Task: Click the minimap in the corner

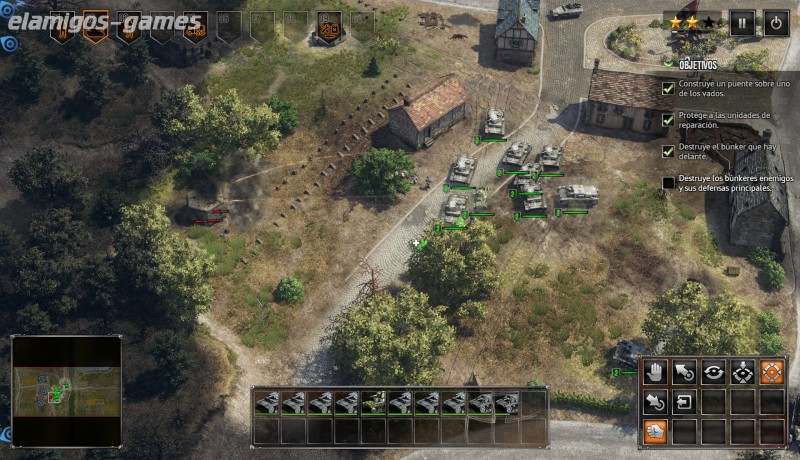Action: pos(66,390)
